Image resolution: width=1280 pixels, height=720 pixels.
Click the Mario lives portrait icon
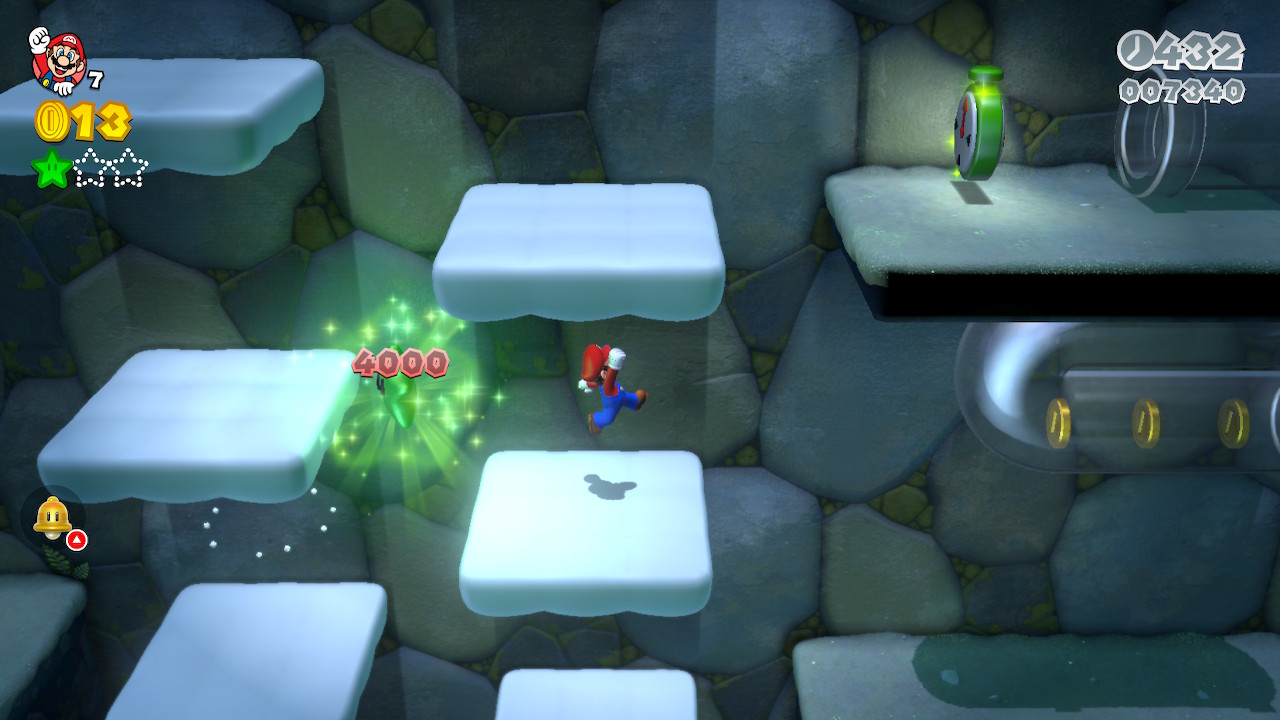(58, 59)
